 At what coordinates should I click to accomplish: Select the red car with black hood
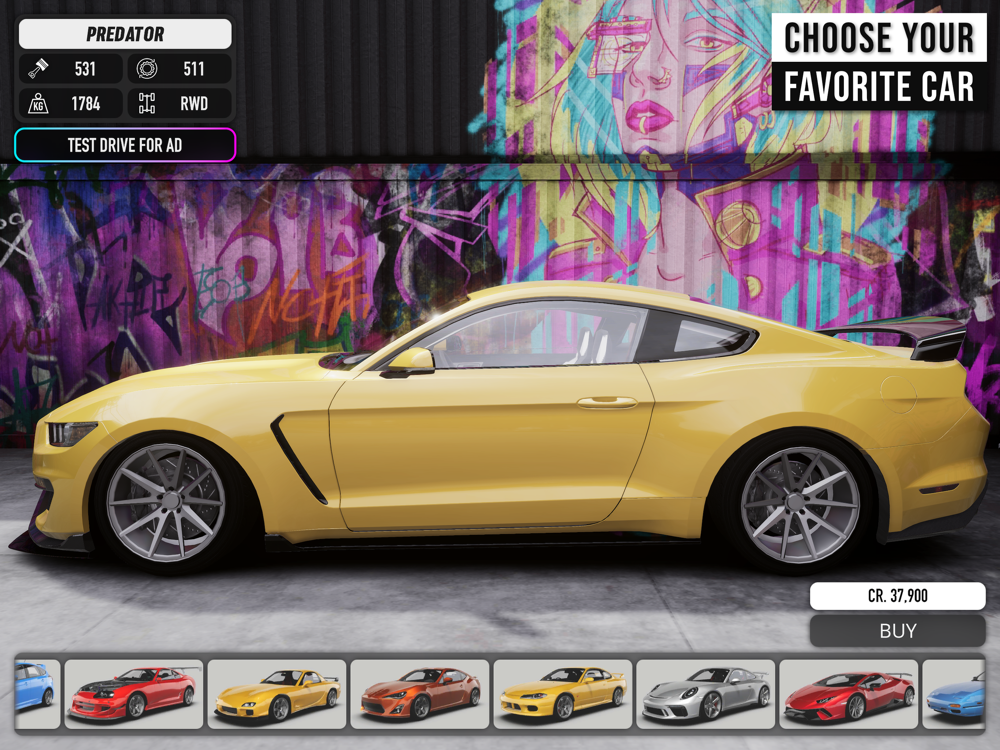(x=134, y=693)
